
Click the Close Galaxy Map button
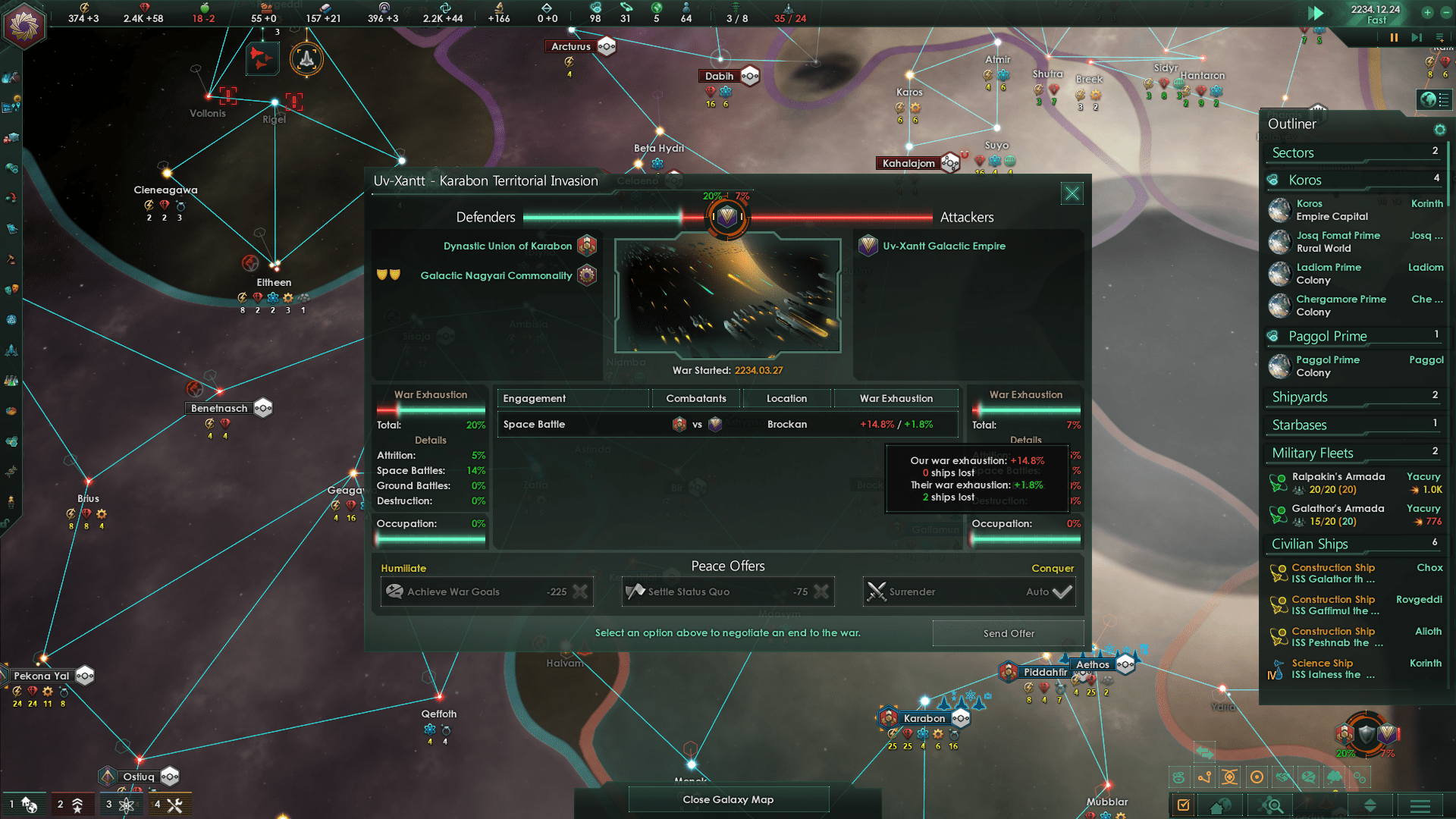click(x=728, y=799)
